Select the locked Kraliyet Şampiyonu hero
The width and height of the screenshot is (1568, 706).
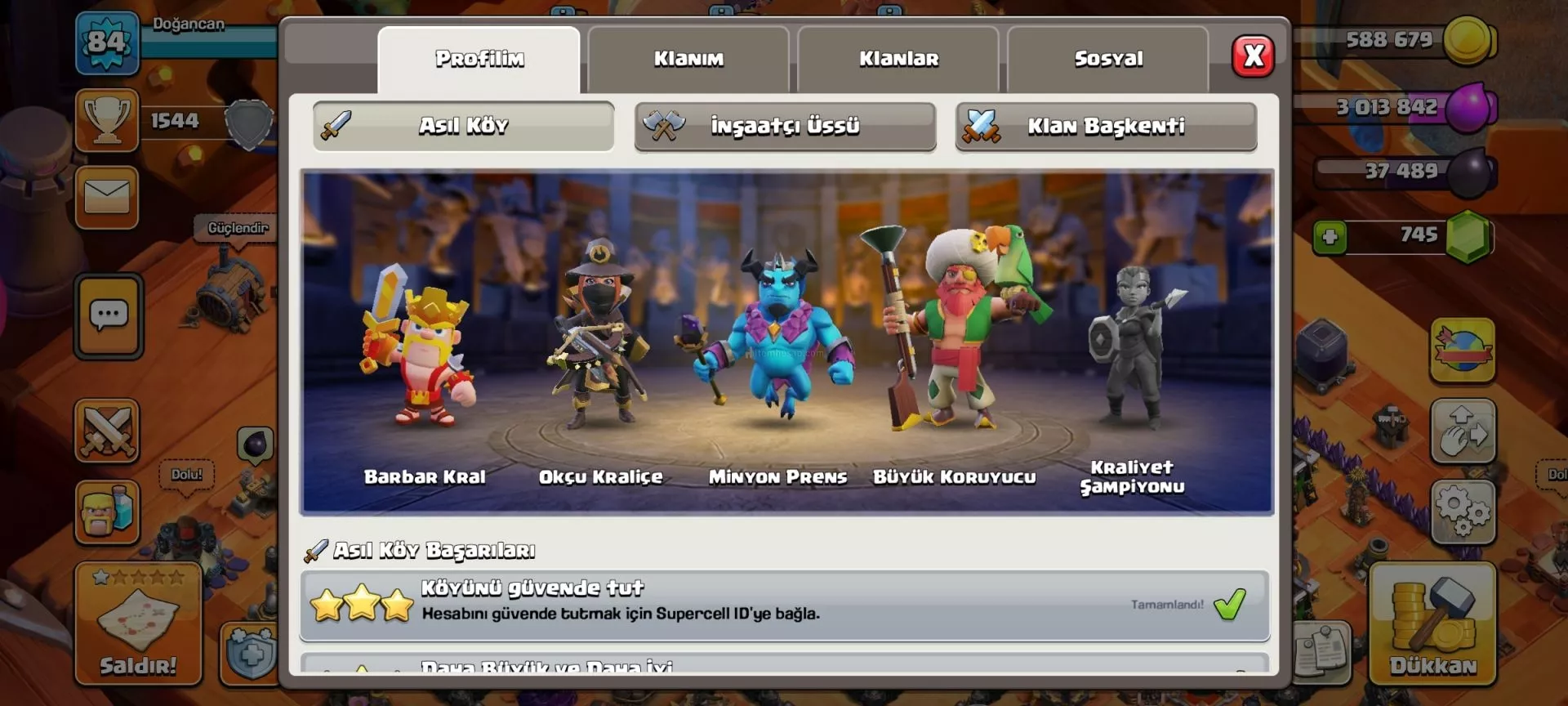point(1132,351)
